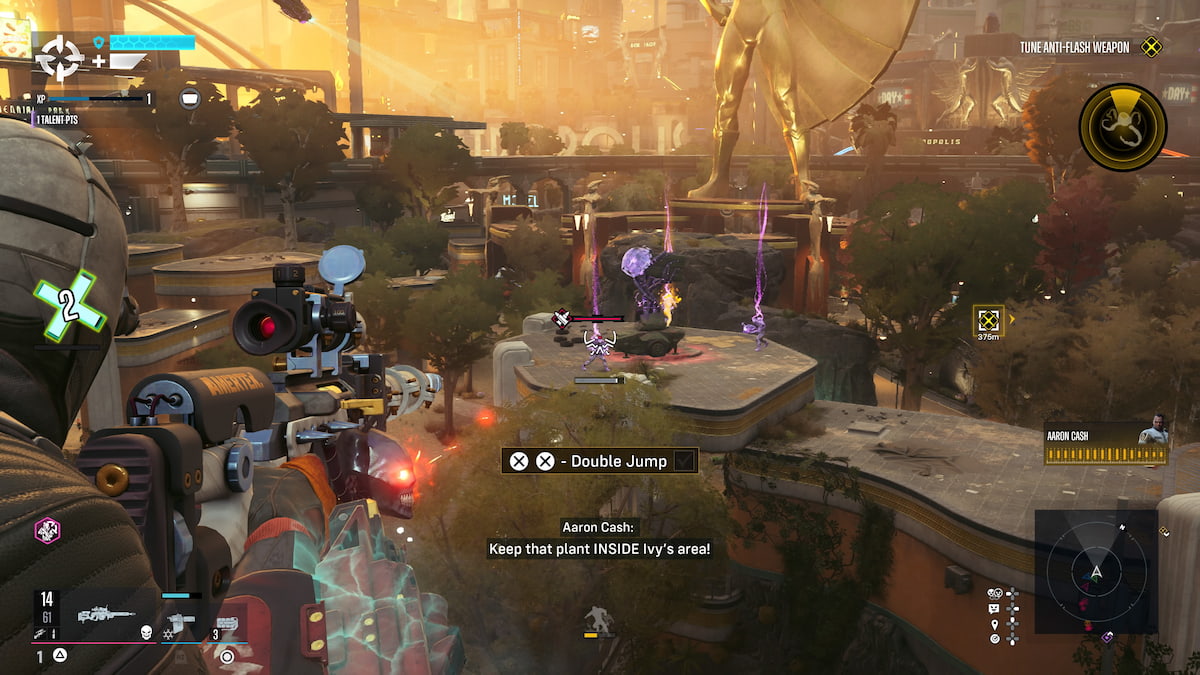Choose the double-skull squad shortcut icon
This screenshot has height=675, width=1200.
995,593
